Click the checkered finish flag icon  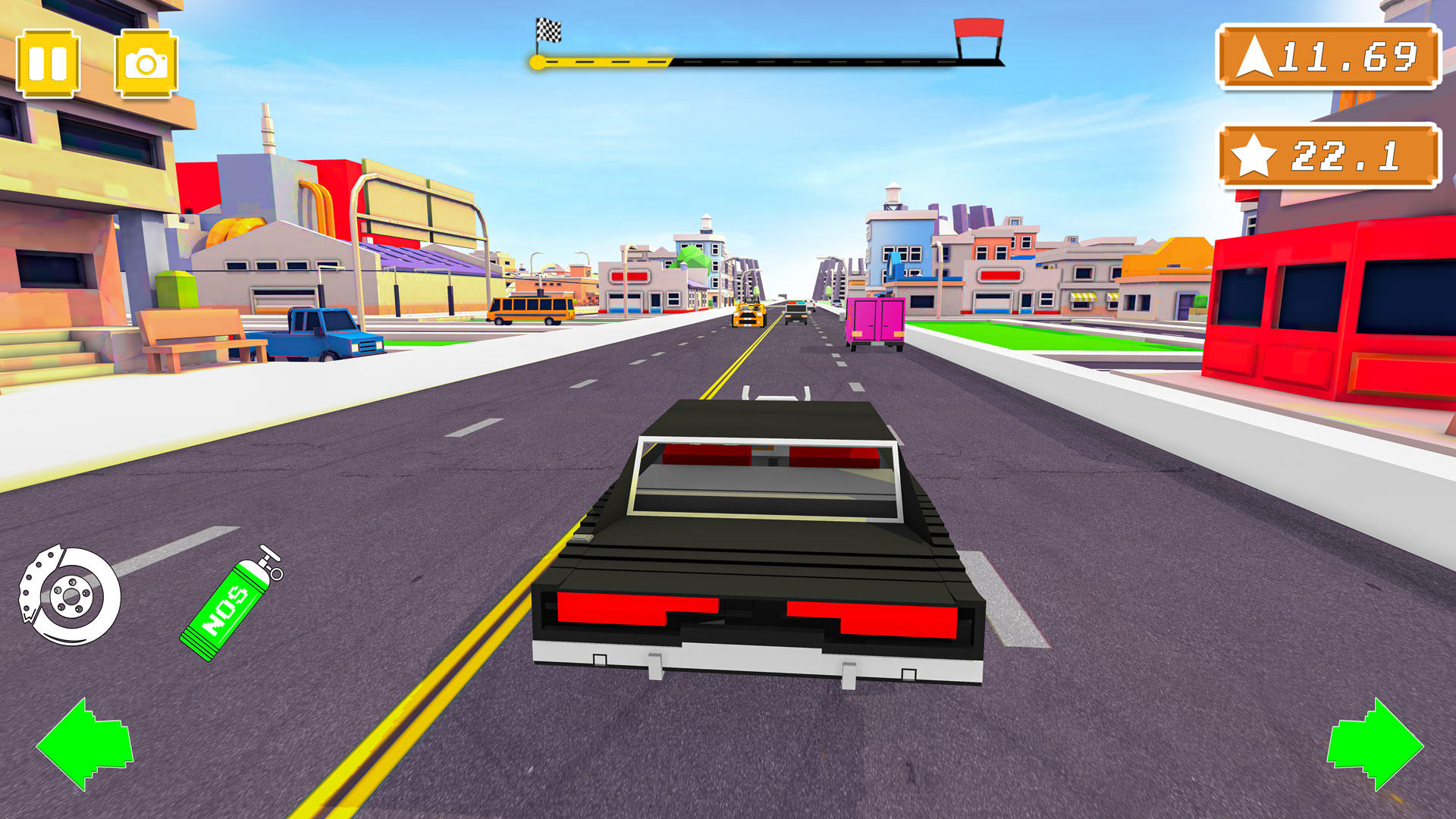548,29
